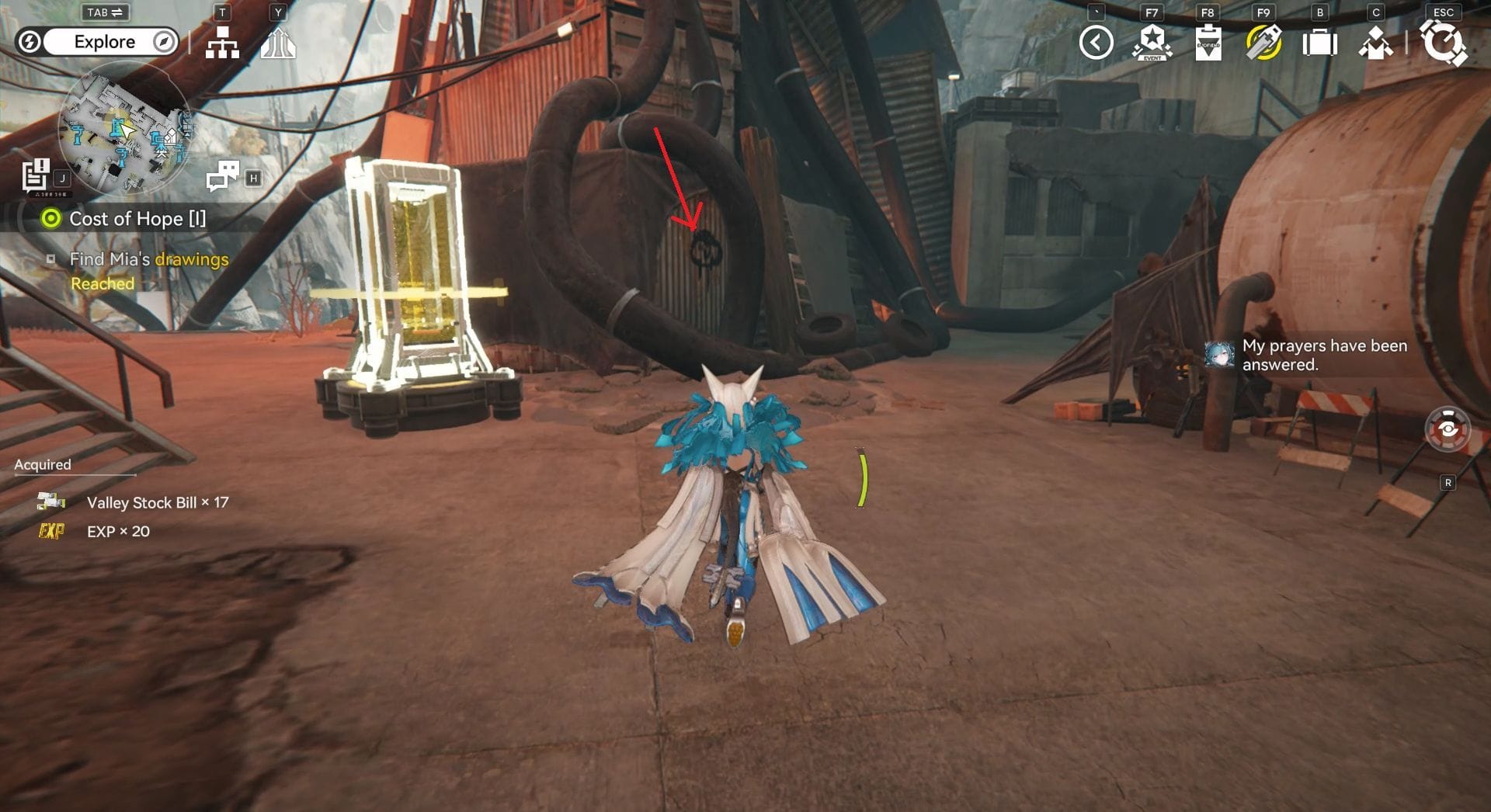
Task: Click the triple upward arrows icon
Action: click(x=277, y=43)
